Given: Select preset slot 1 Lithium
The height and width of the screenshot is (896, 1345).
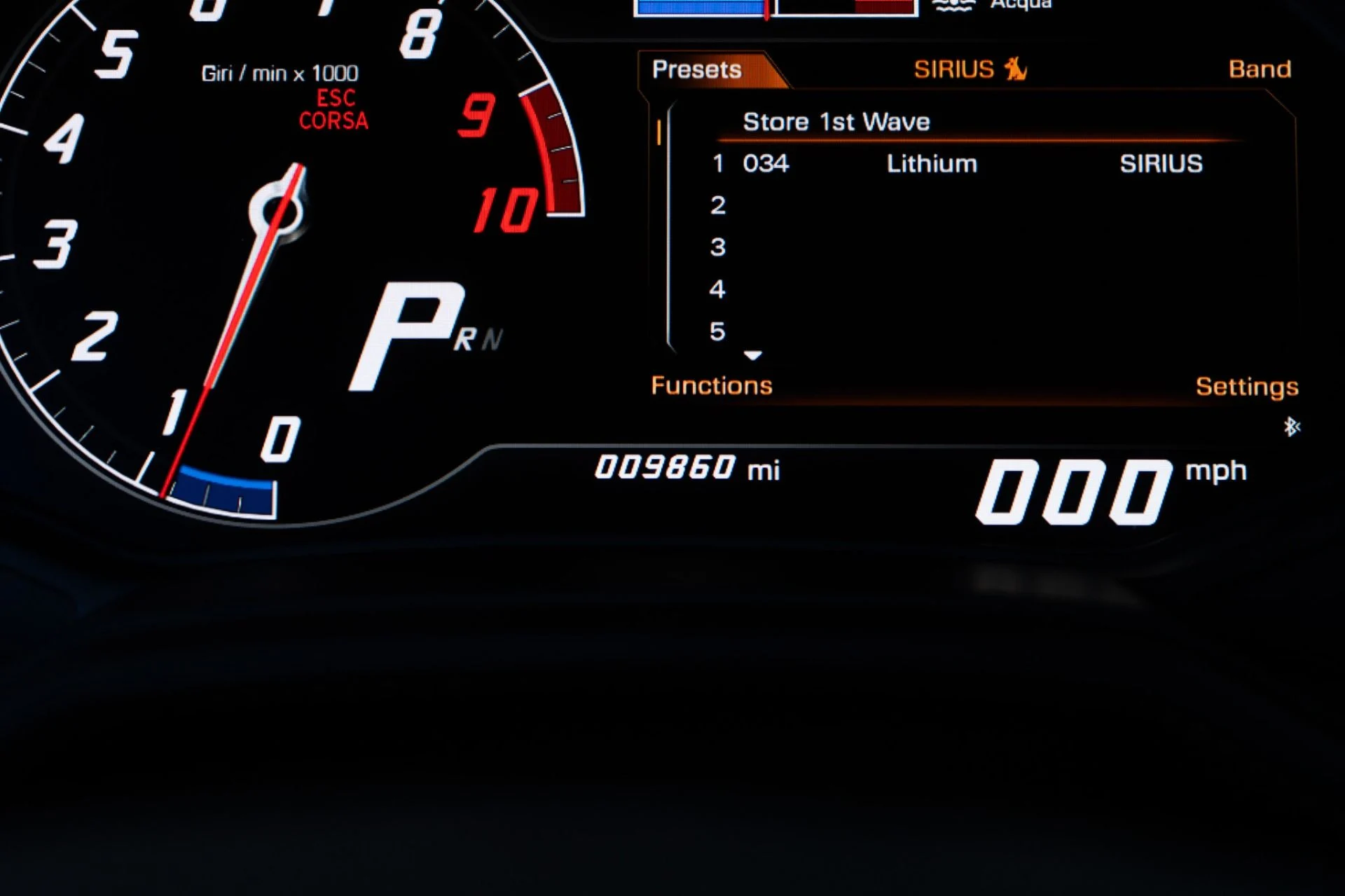Looking at the screenshot, I should [932, 163].
